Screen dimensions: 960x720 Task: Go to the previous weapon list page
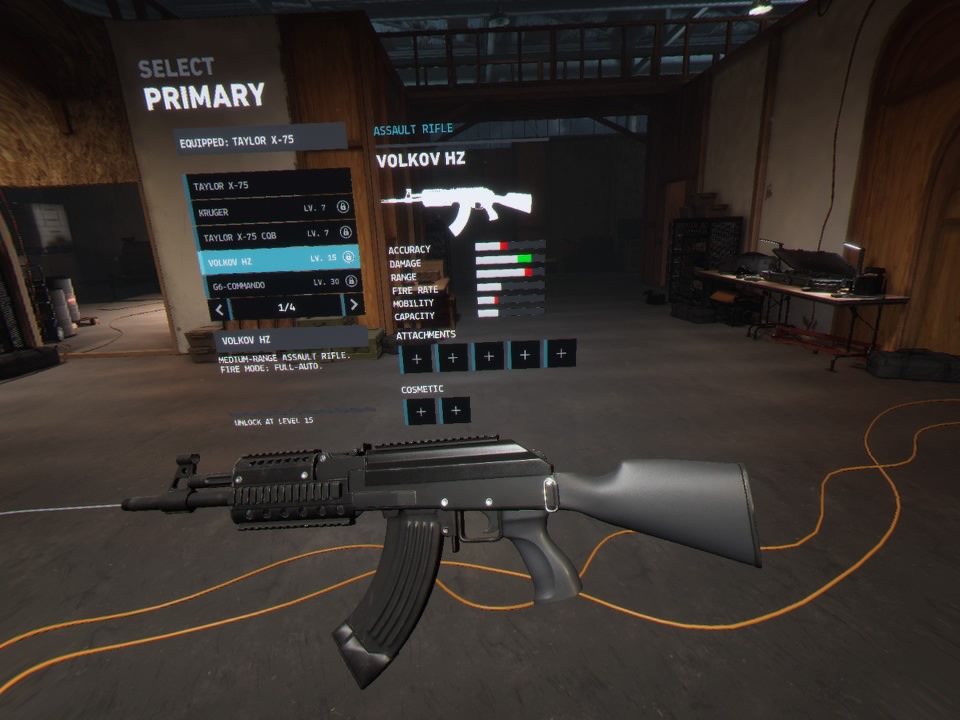coord(220,309)
